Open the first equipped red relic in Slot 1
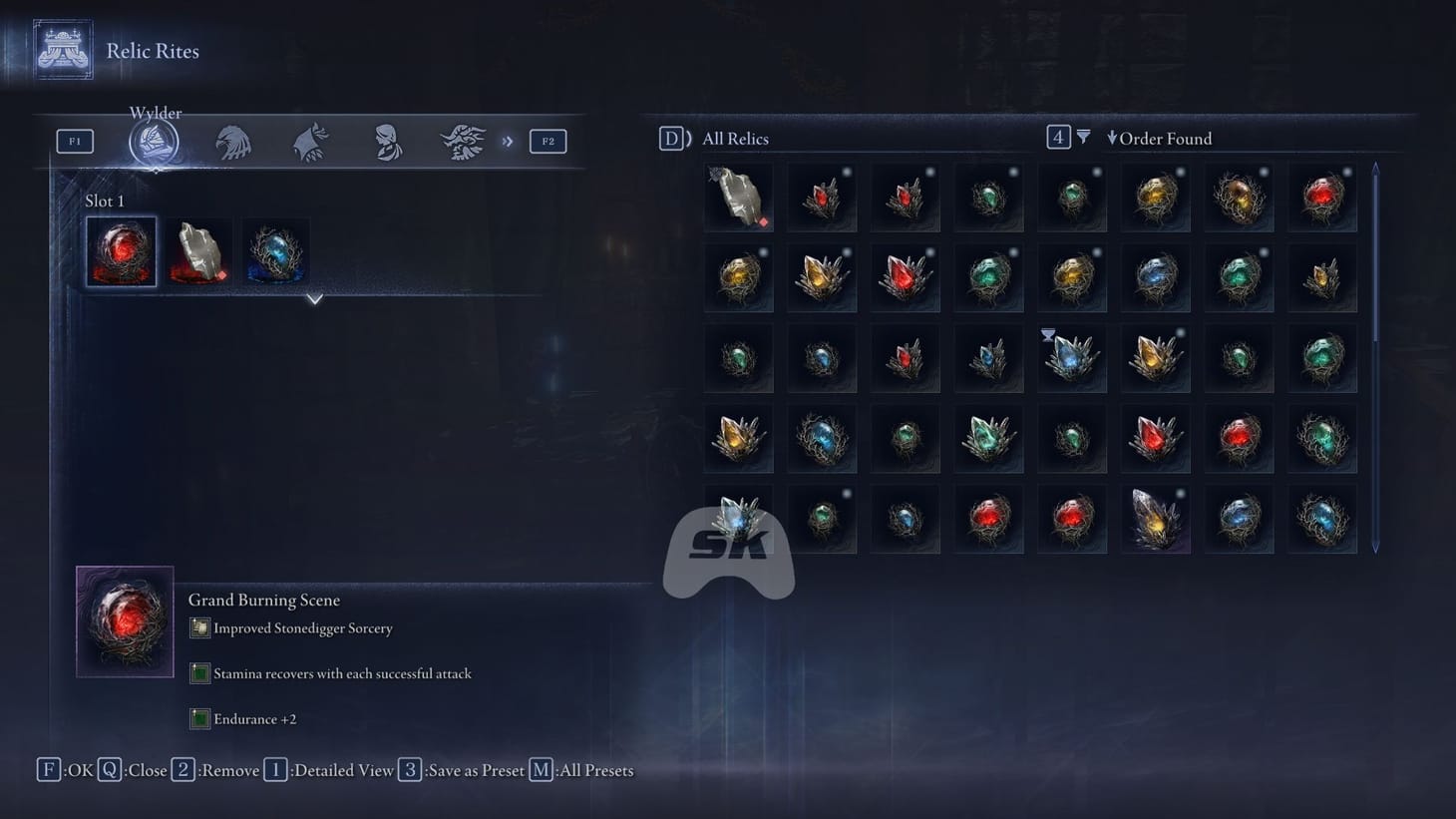Image resolution: width=1456 pixels, height=819 pixels. pos(121,250)
